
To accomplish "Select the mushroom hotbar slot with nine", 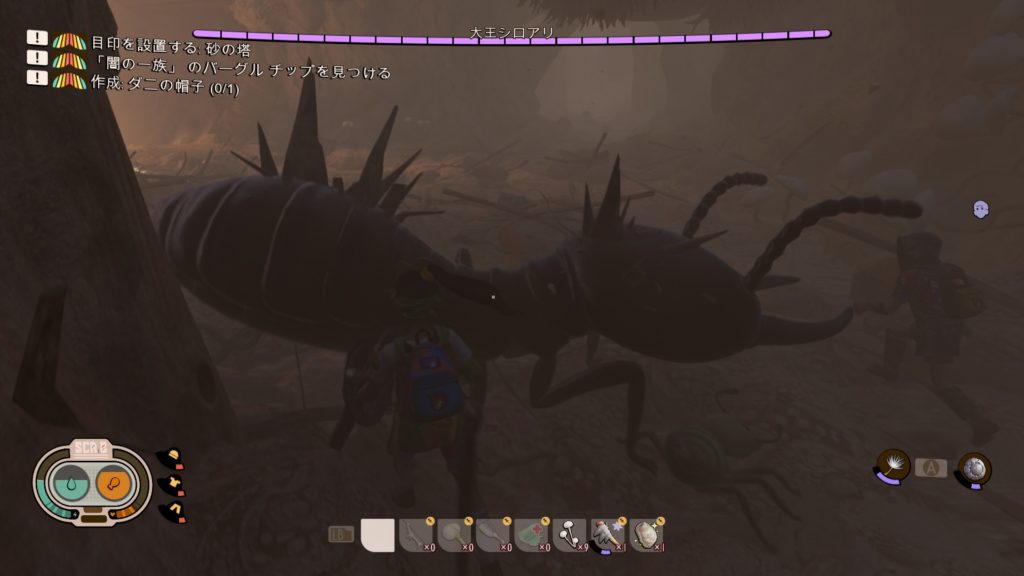I will [x=572, y=535].
